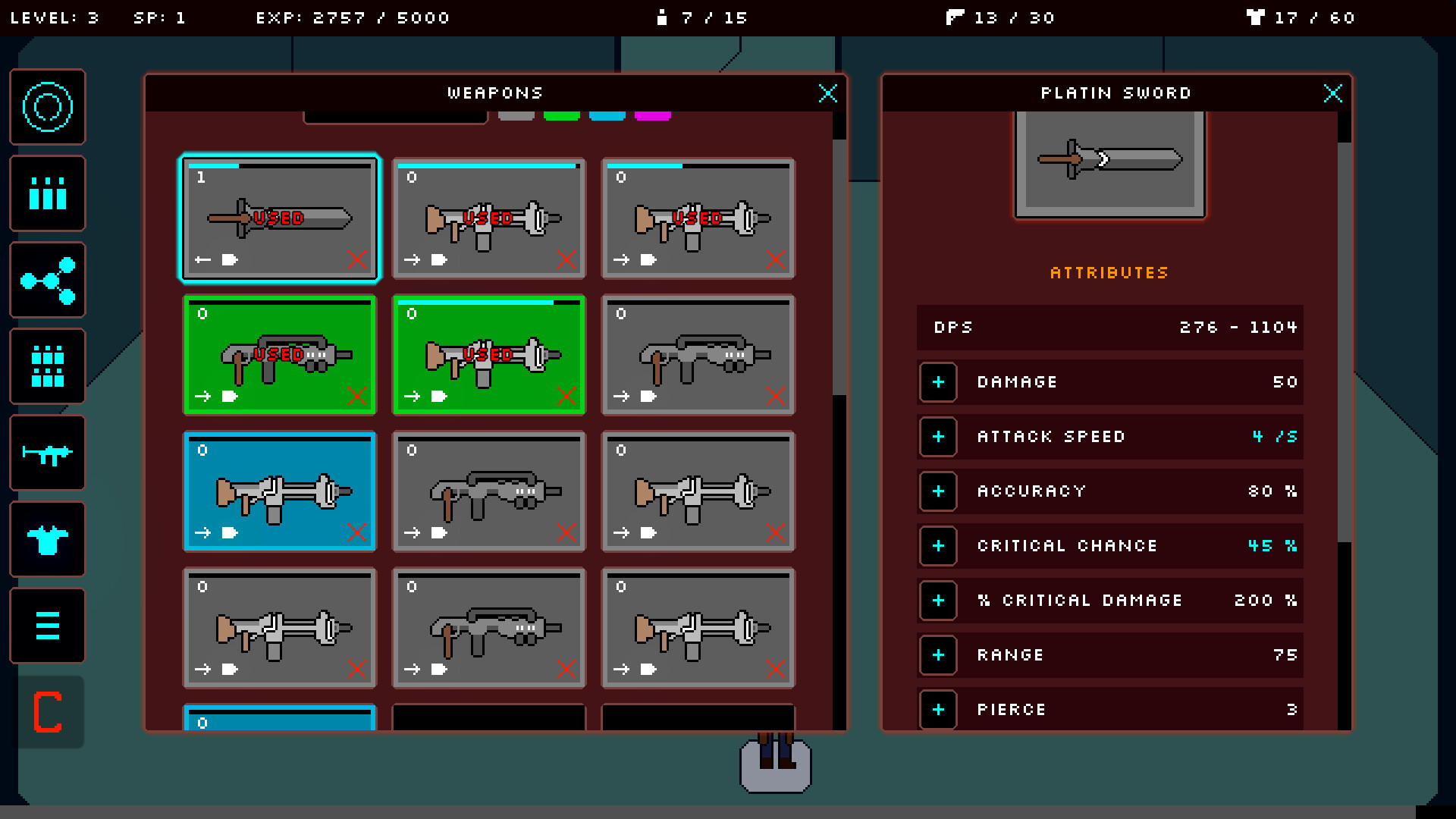1456x819 pixels.
Task: View the Platin Sword attributes header
Action: pos(1109,273)
